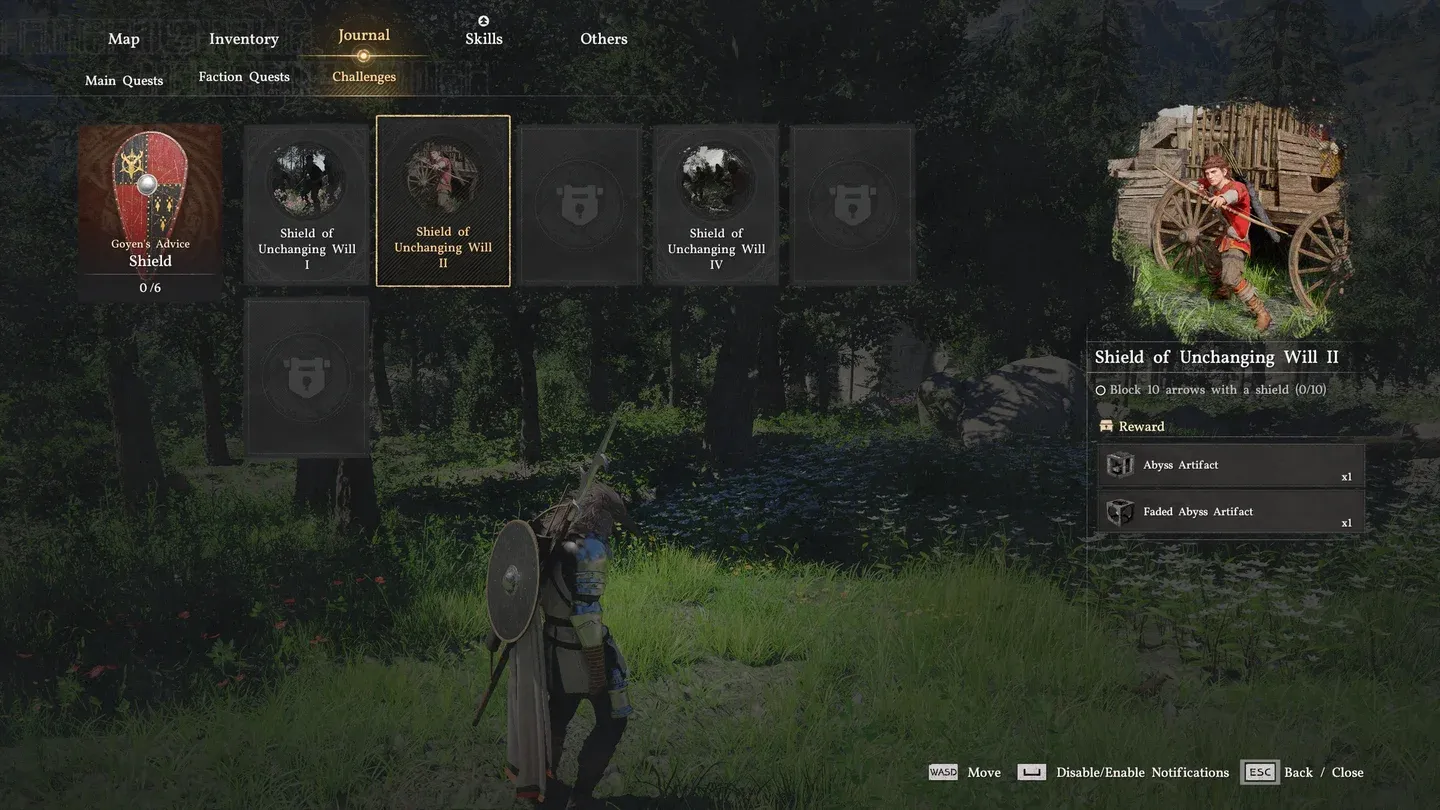Go to the Skills tab
This screenshot has width=1440, height=810.
[x=484, y=39]
